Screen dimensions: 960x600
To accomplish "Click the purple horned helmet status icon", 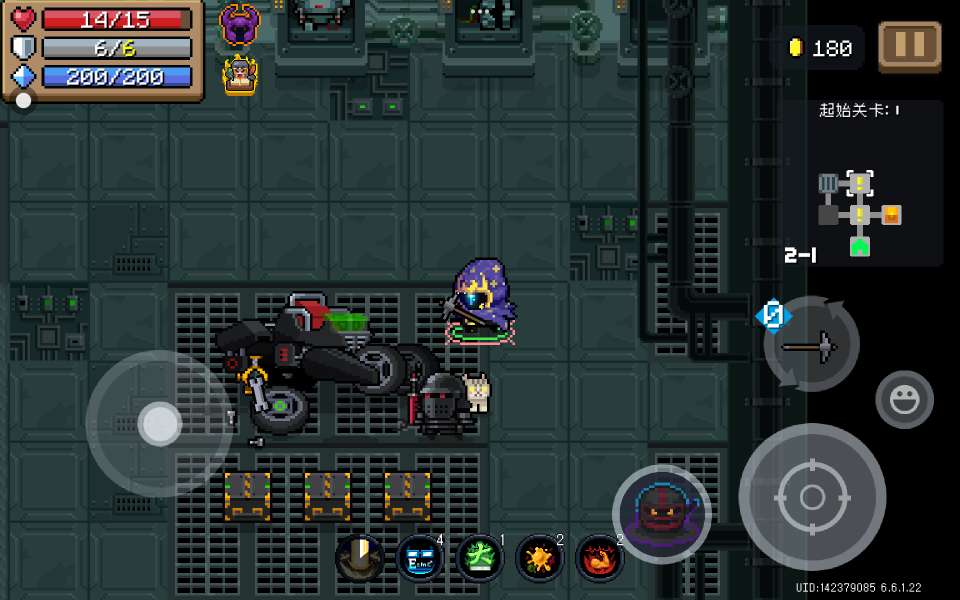I will pyautogui.click(x=240, y=24).
